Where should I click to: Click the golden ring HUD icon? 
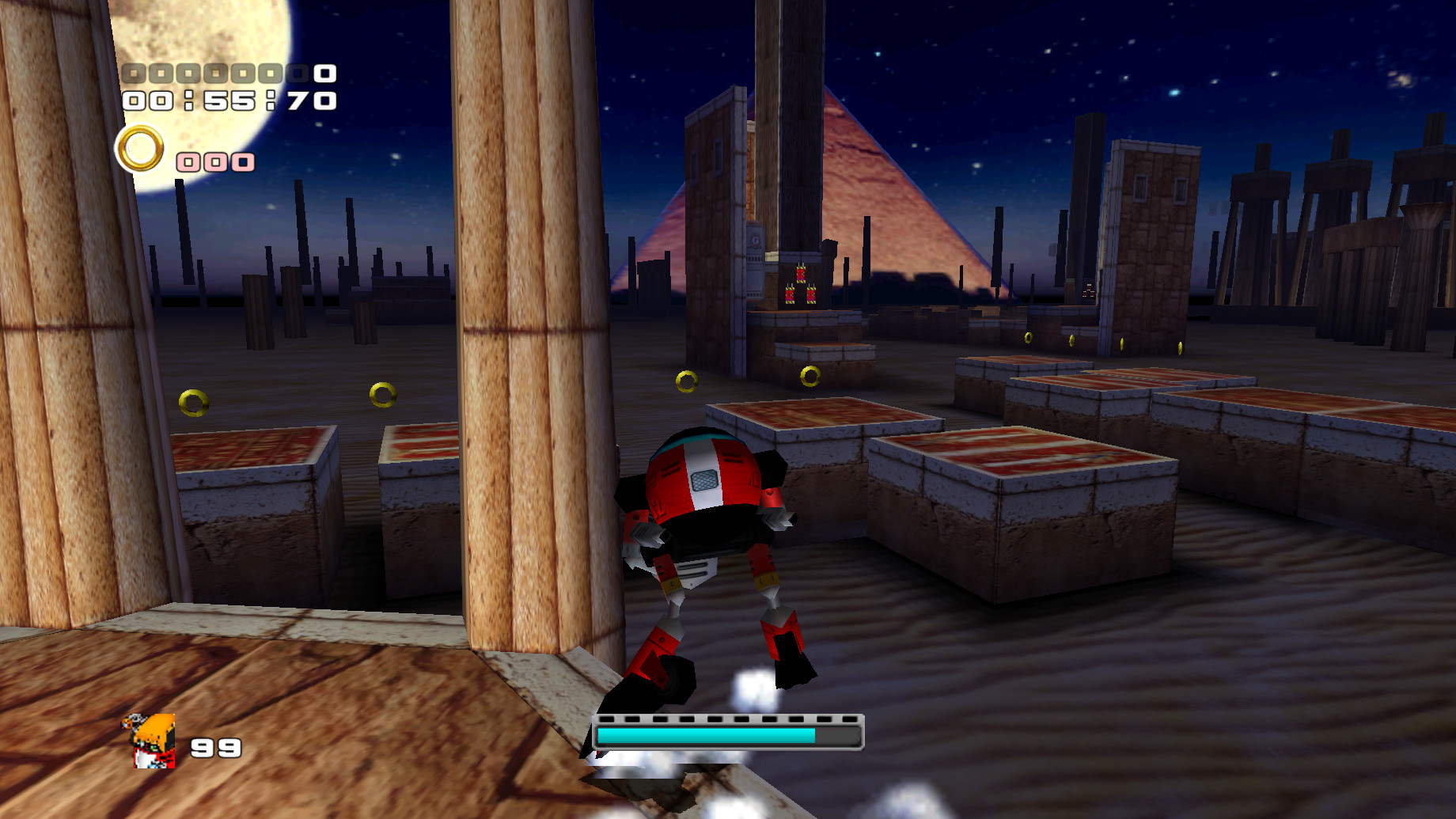tap(141, 148)
